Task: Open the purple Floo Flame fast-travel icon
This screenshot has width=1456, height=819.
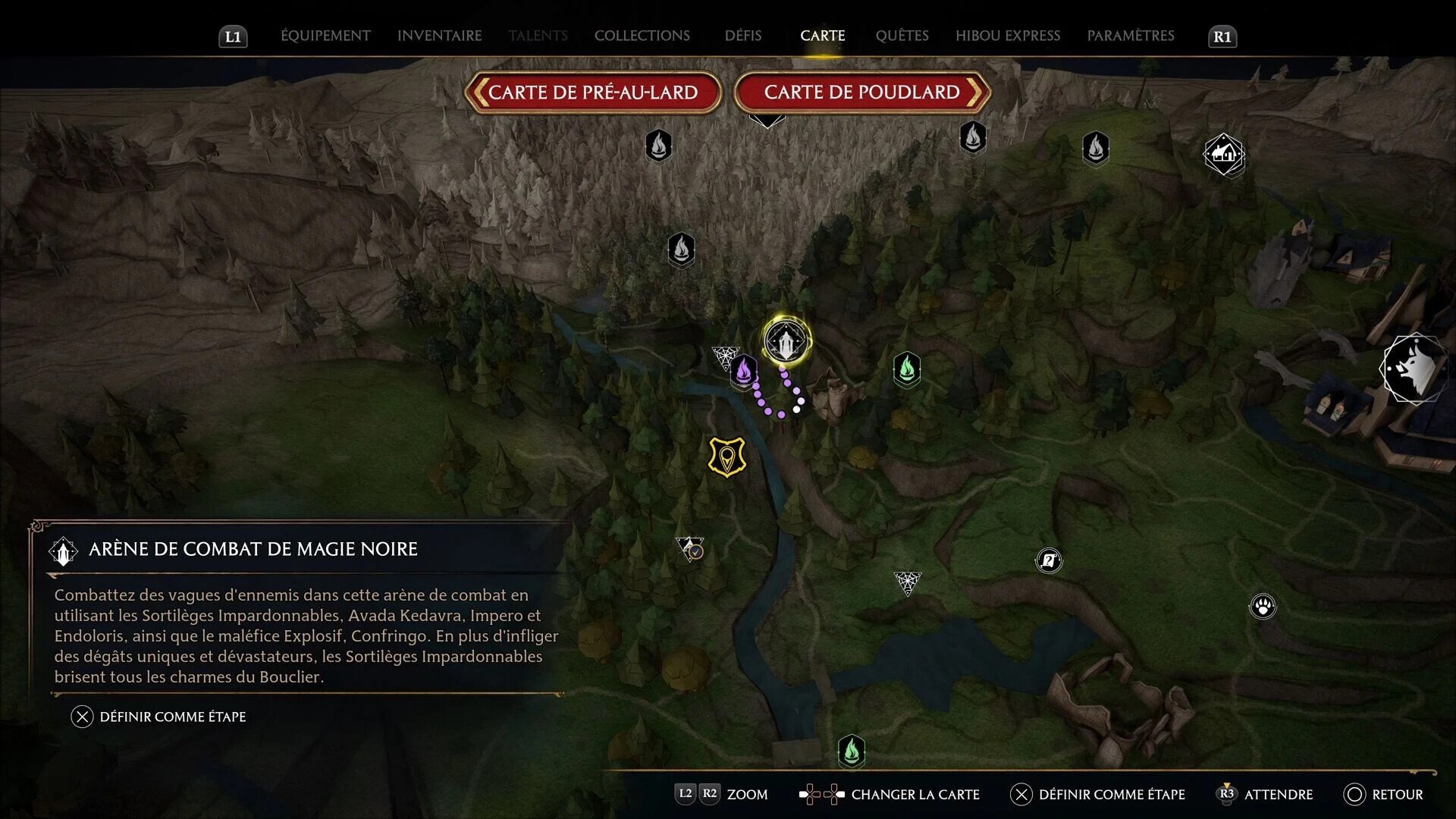Action: (x=745, y=372)
